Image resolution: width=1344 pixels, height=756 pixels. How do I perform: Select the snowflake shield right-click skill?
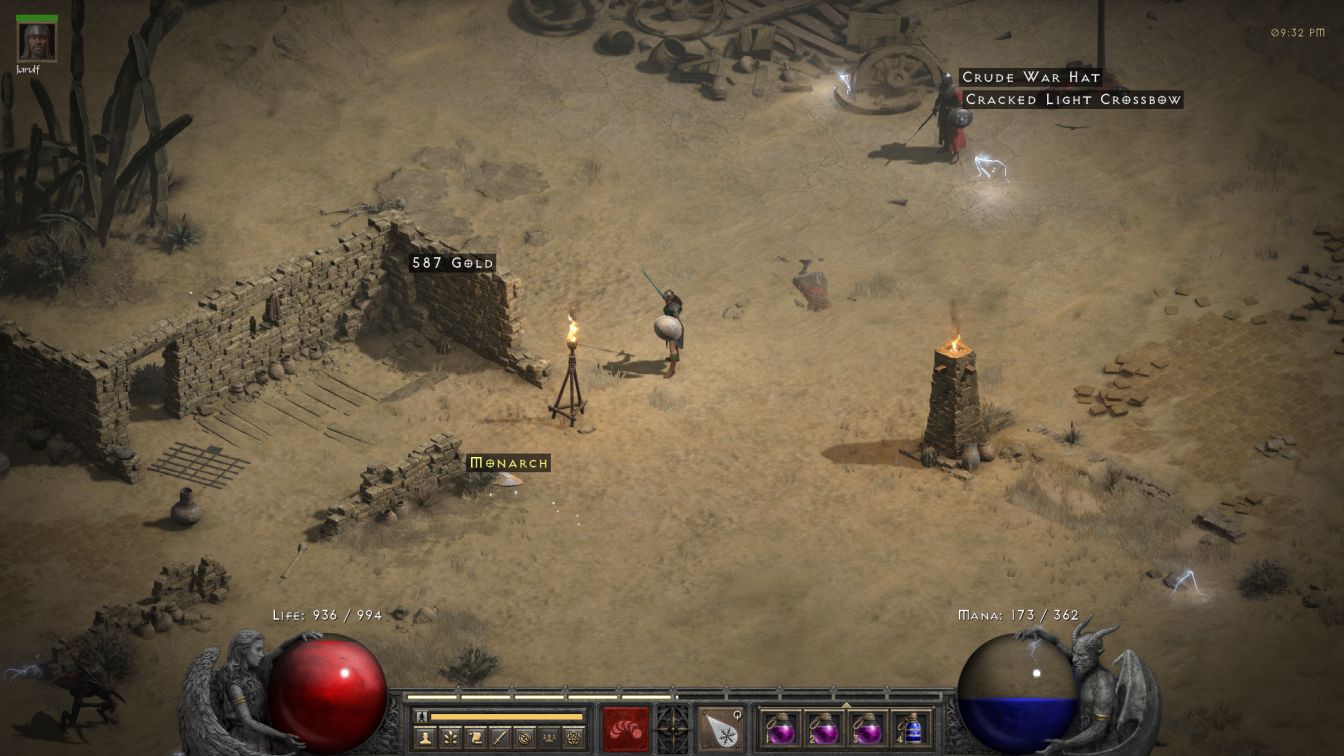pyautogui.click(x=720, y=728)
